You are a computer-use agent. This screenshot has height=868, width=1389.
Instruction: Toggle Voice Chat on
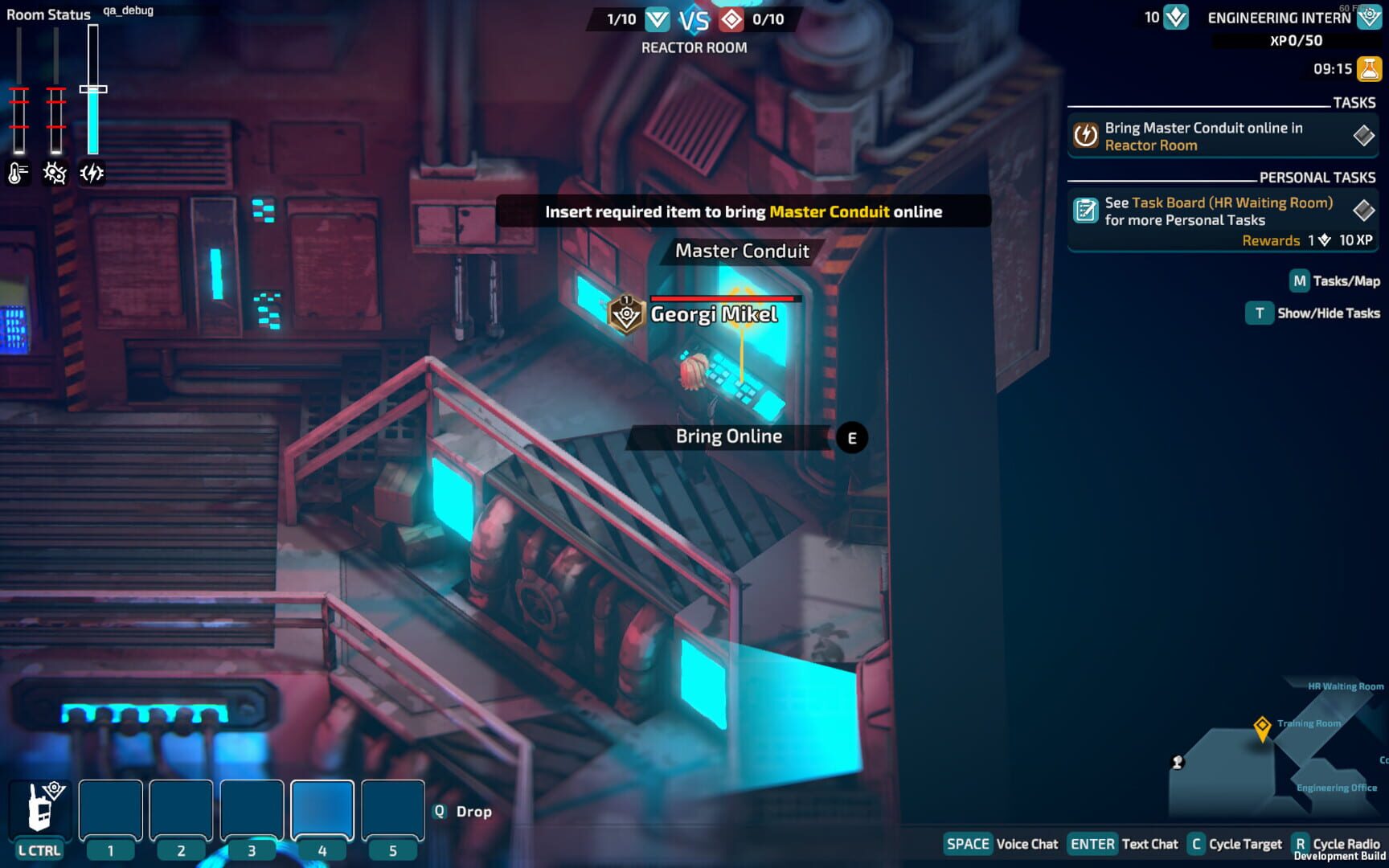(x=968, y=844)
